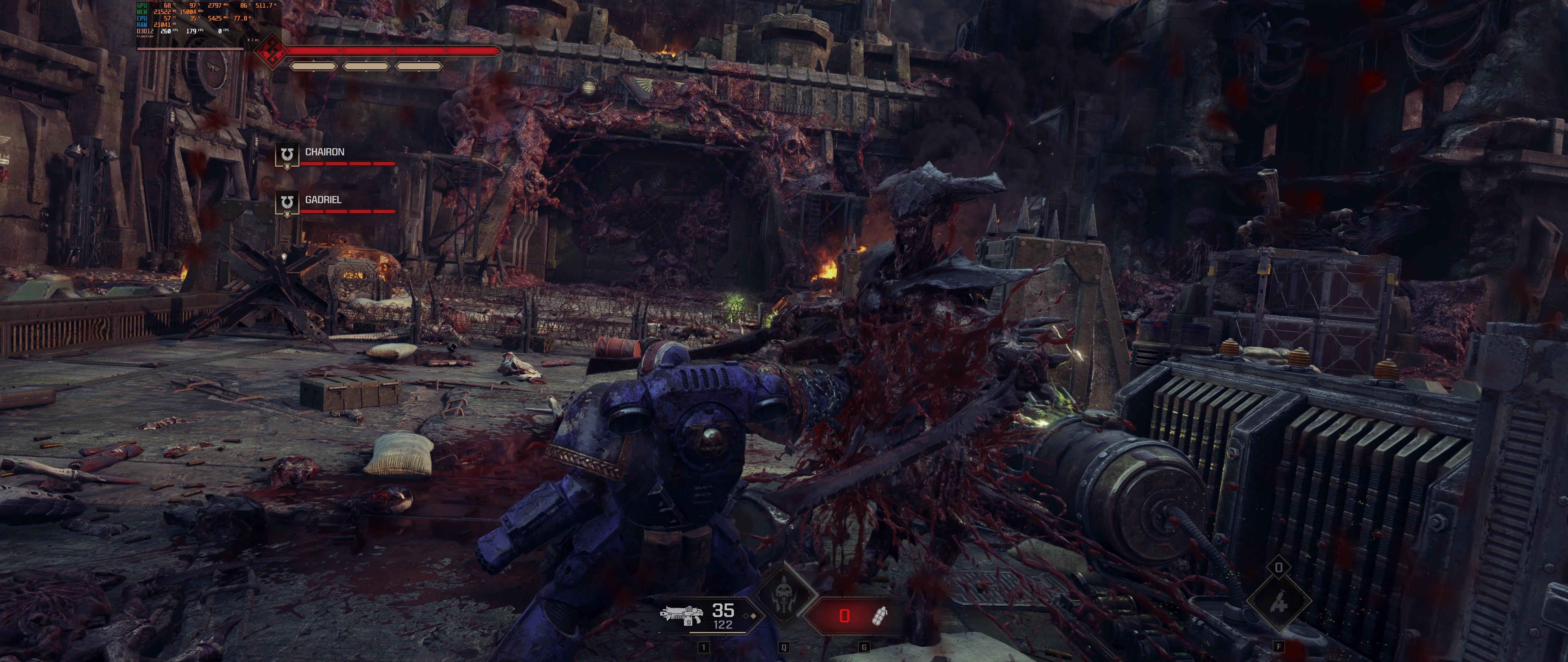Select squad member Gadriel
The image size is (1568, 662).
coord(322,200)
